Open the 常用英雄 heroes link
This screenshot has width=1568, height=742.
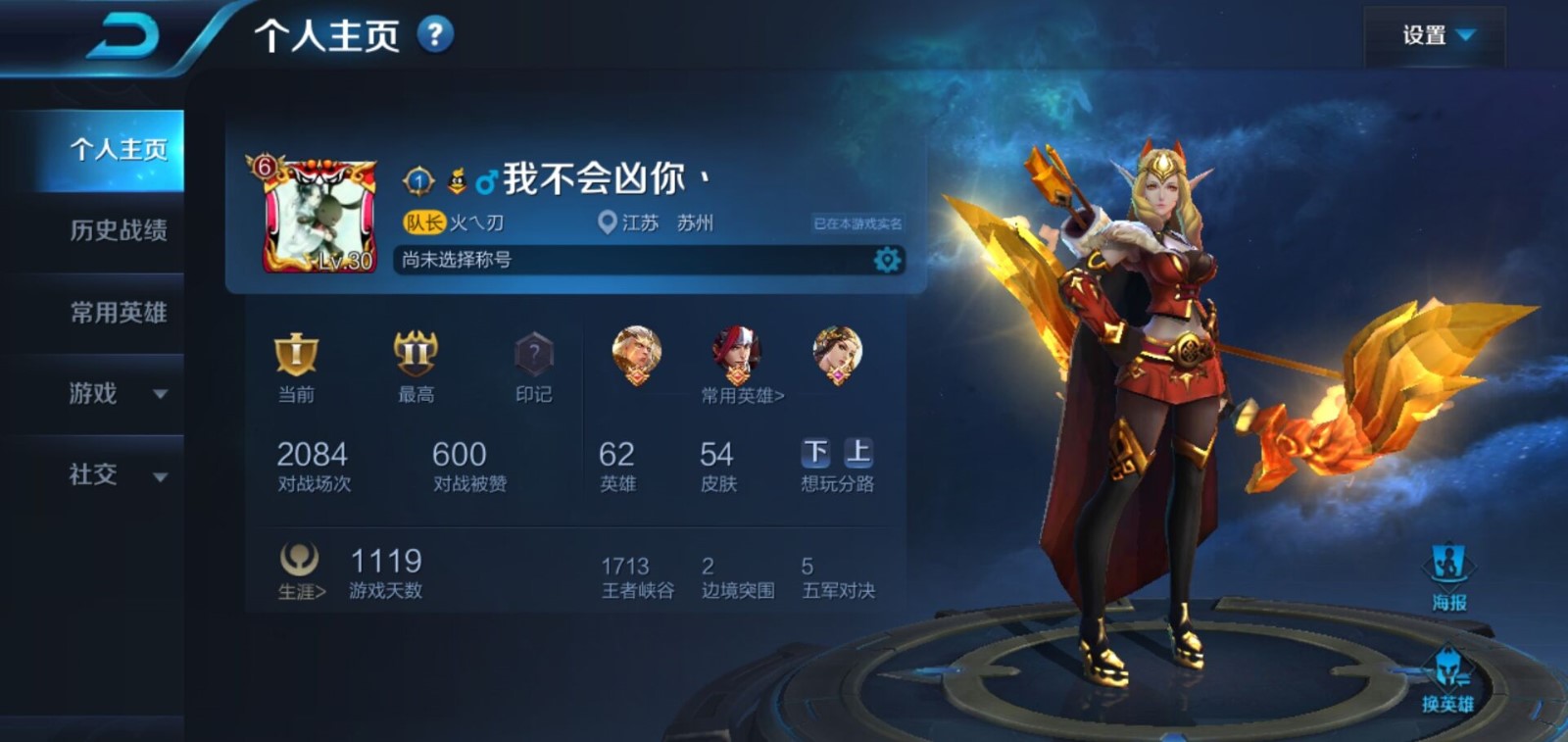click(x=742, y=395)
